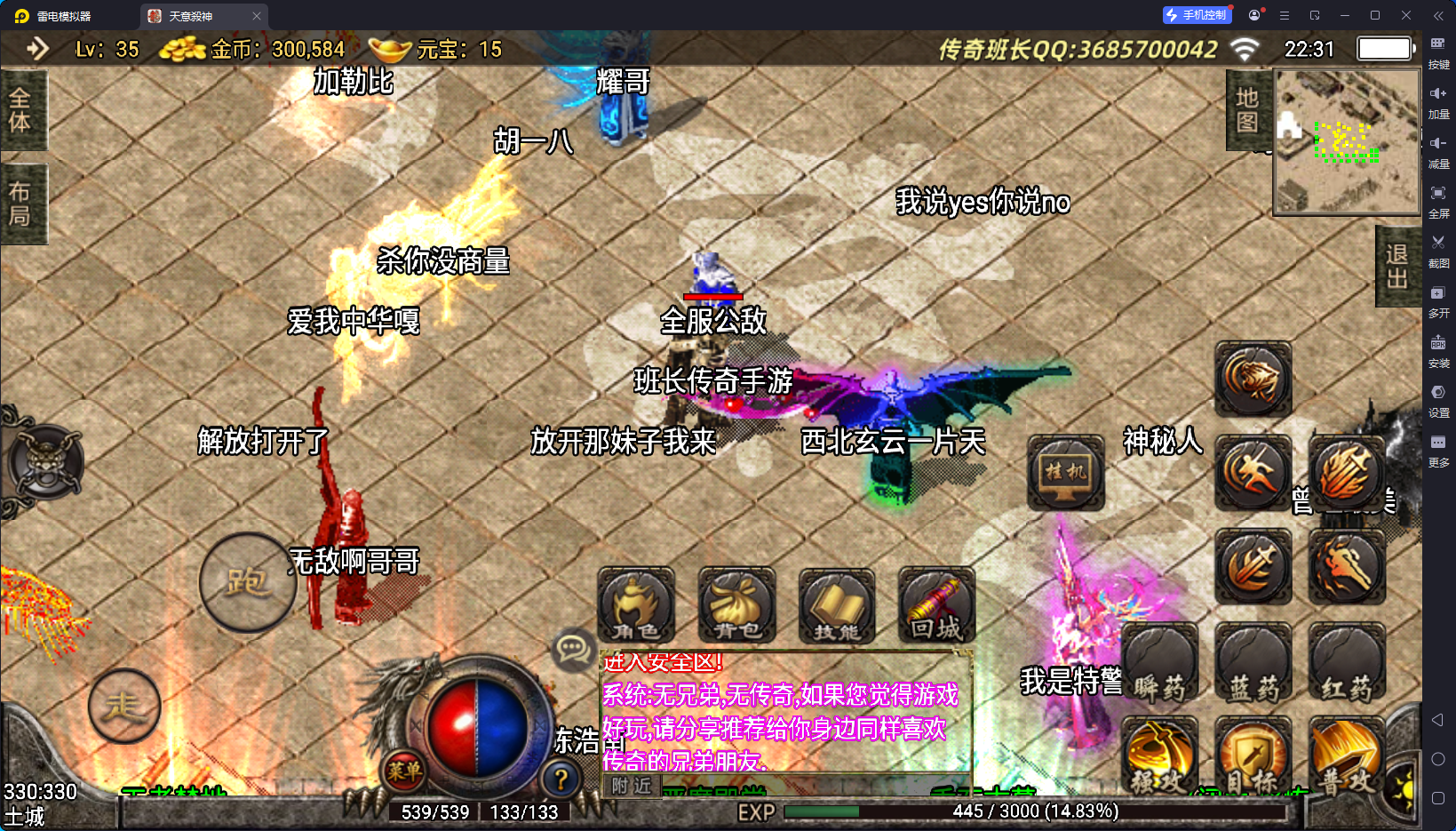Open the 角色 character panel

(x=635, y=605)
